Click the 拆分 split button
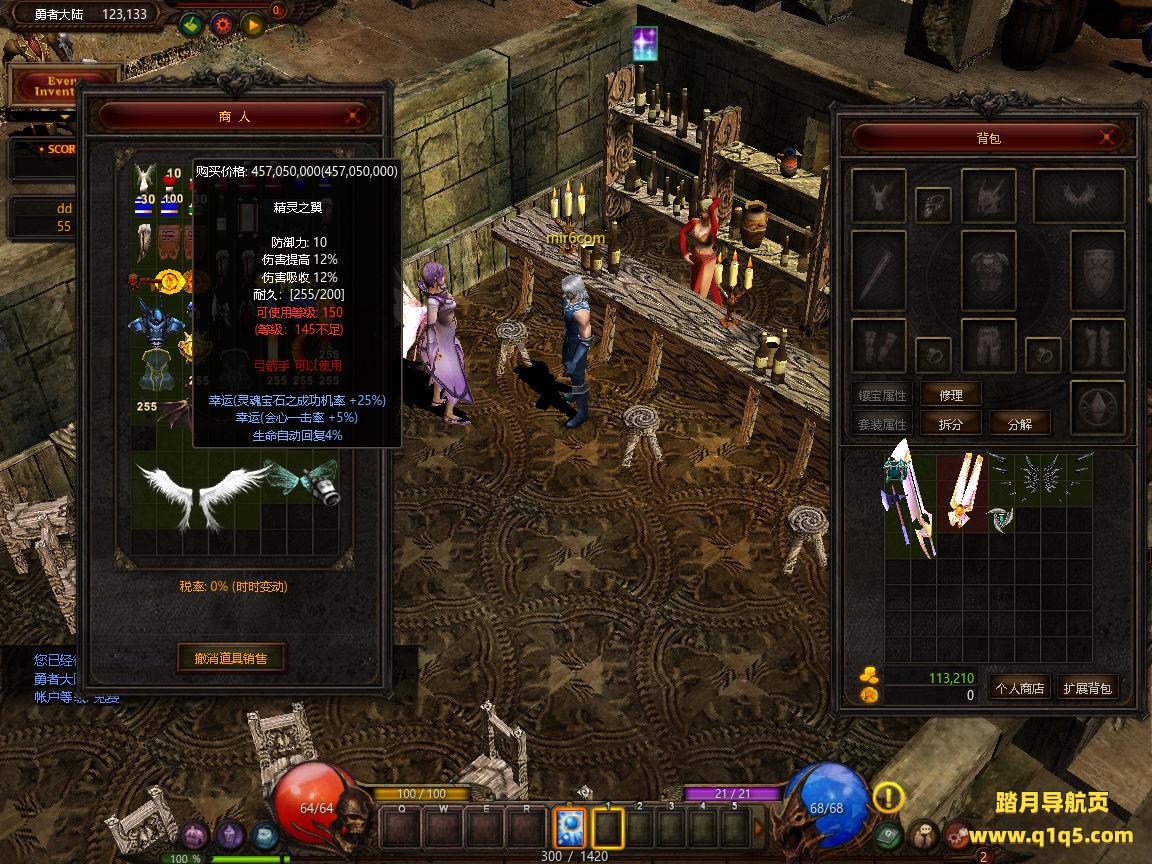Viewport: 1152px width, 864px height. (x=950, y=424)
